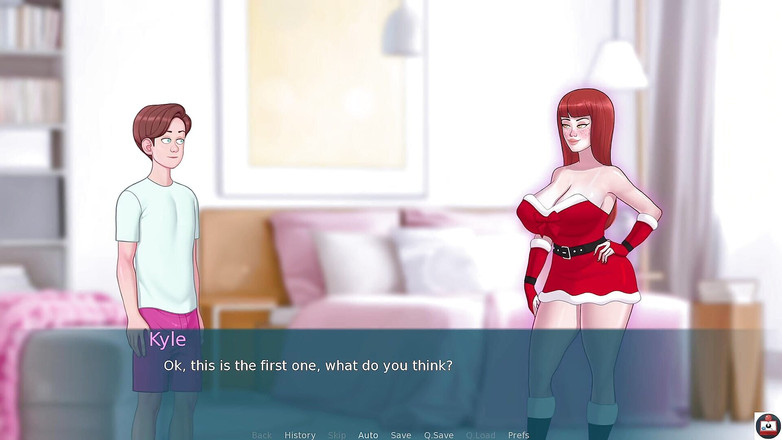Activate Skip in the quick menu
This screenshot has height=440, width=782.
(337, 435)
